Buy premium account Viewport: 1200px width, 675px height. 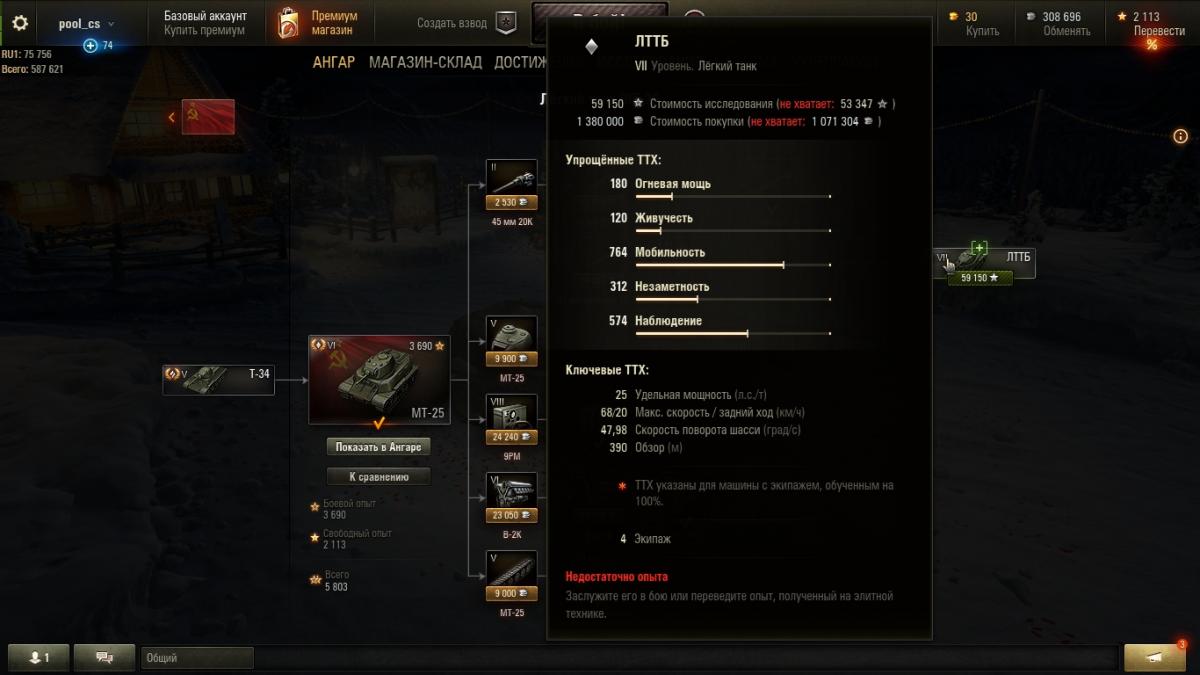point(204,31)
